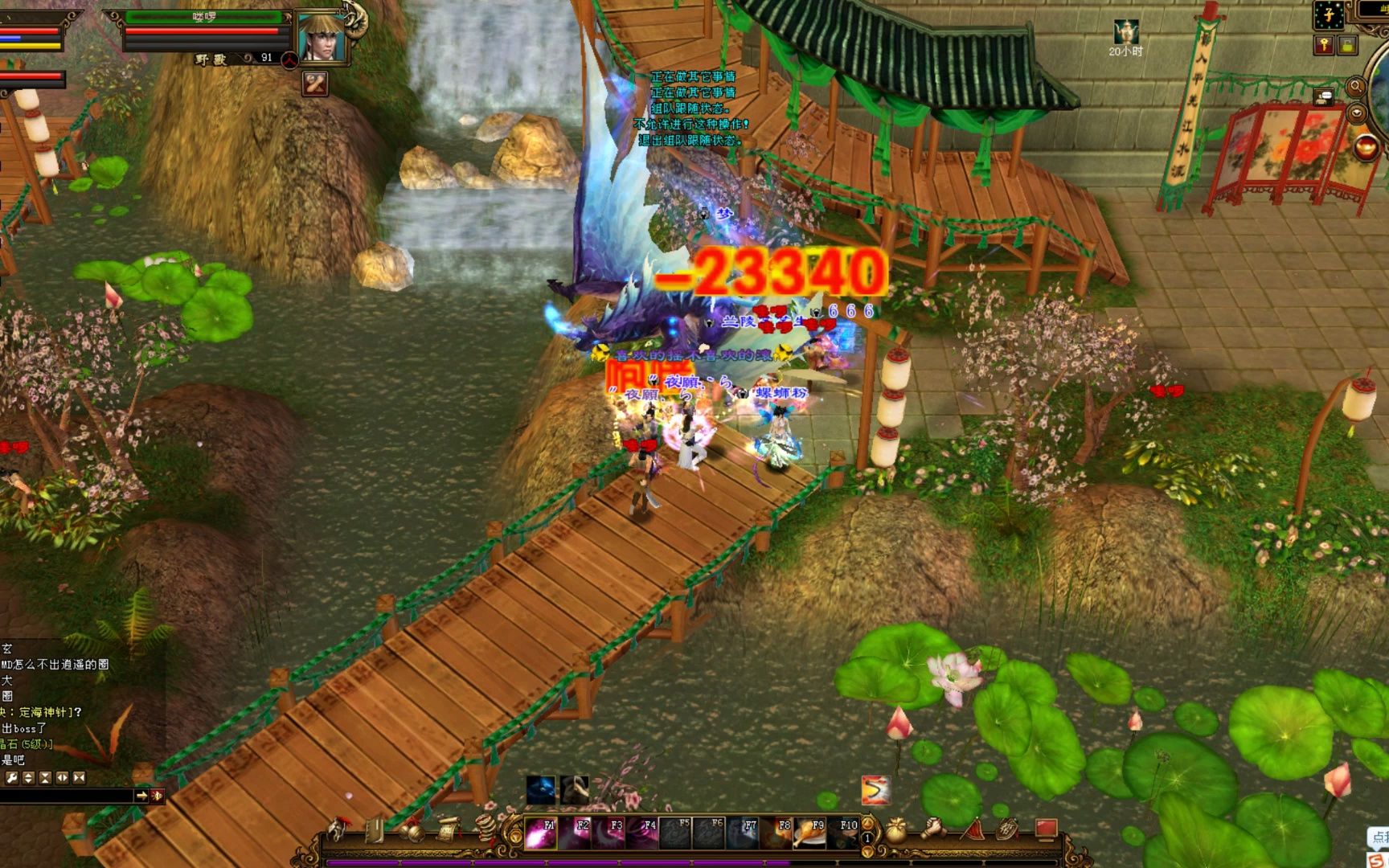Open the gold ingot shop button
1389x868 pixels.
1366,147
